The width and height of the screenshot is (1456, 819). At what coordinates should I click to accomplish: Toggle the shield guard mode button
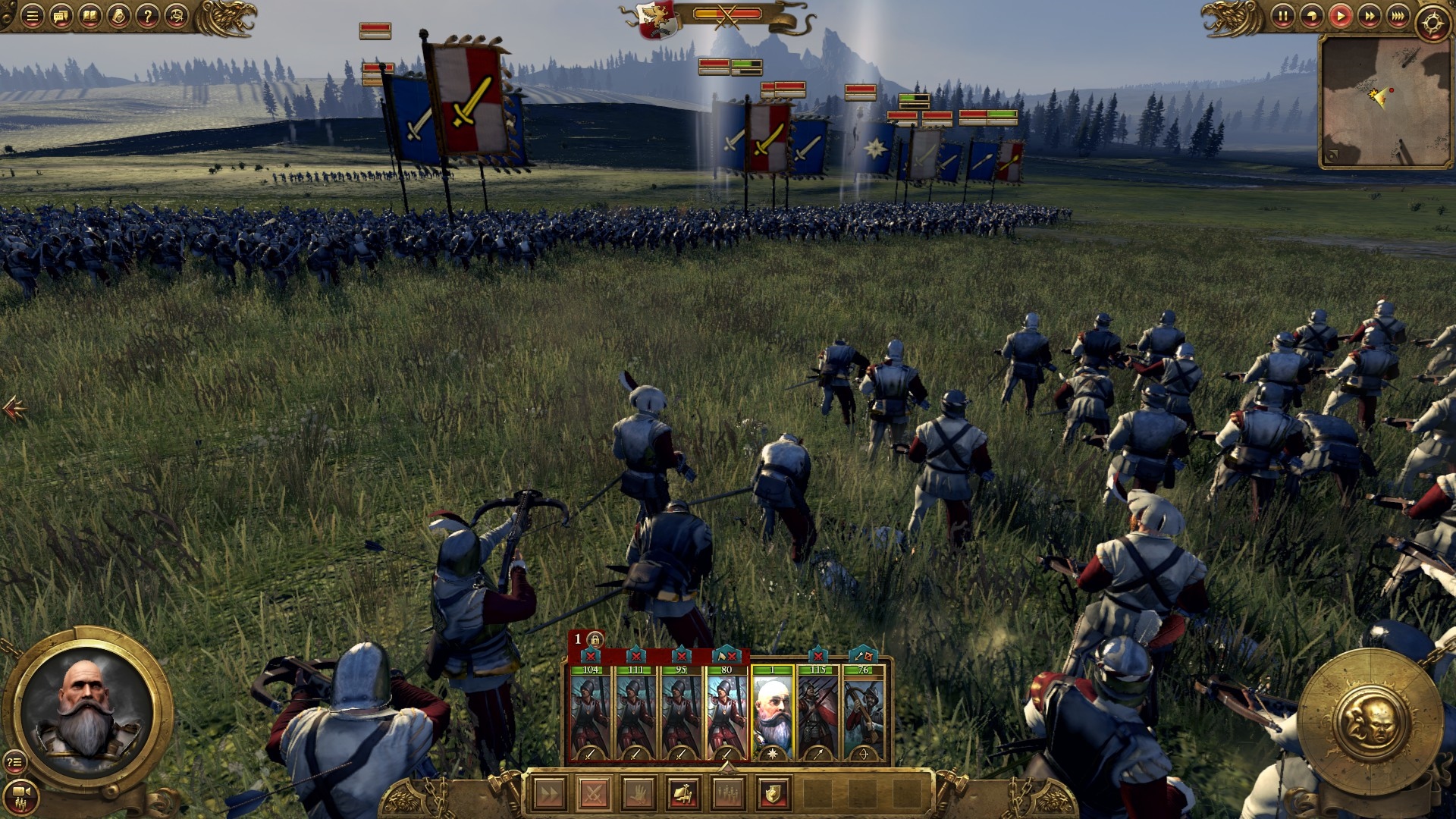(773, 794)
